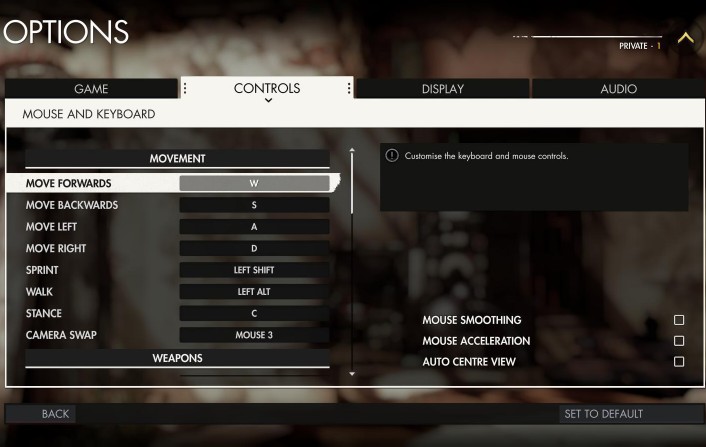Screen dimensions: 706x447
Task: Expand the yellow chevron beside Private rank
Action: (685, 38)
